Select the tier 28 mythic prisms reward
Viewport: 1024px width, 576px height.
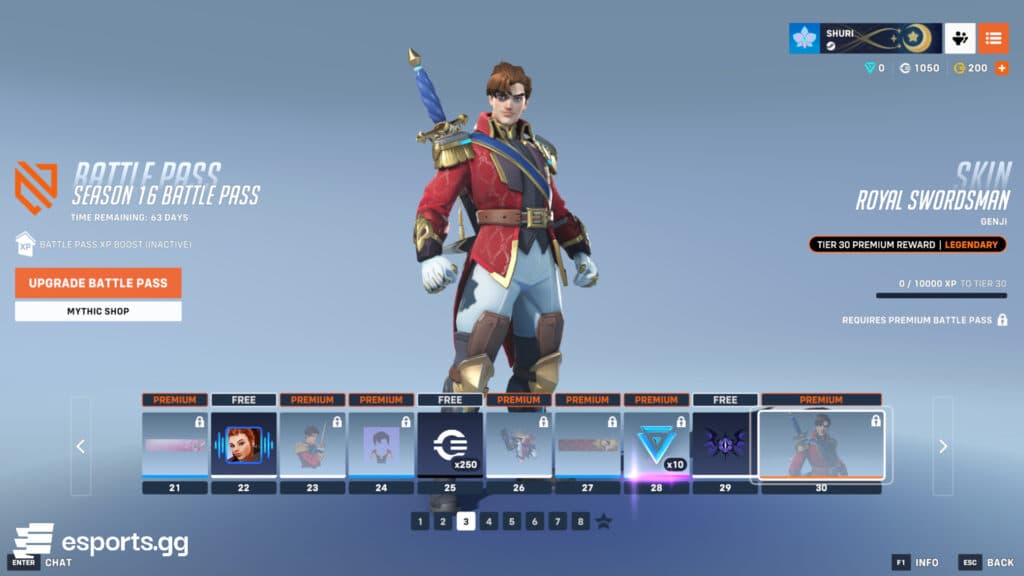pos(656,444)
